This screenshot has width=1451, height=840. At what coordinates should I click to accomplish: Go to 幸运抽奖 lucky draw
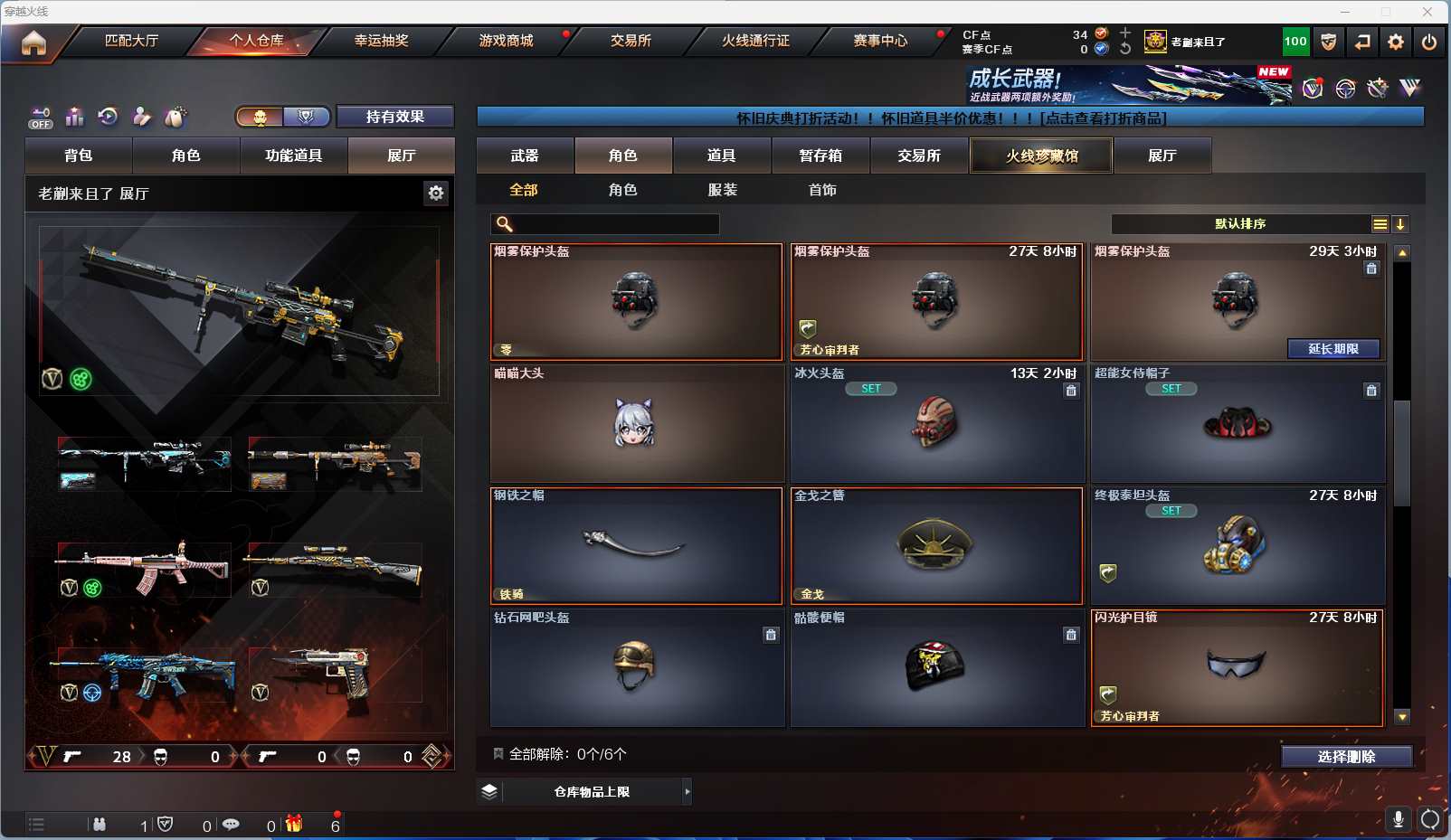tap(381, 41)
